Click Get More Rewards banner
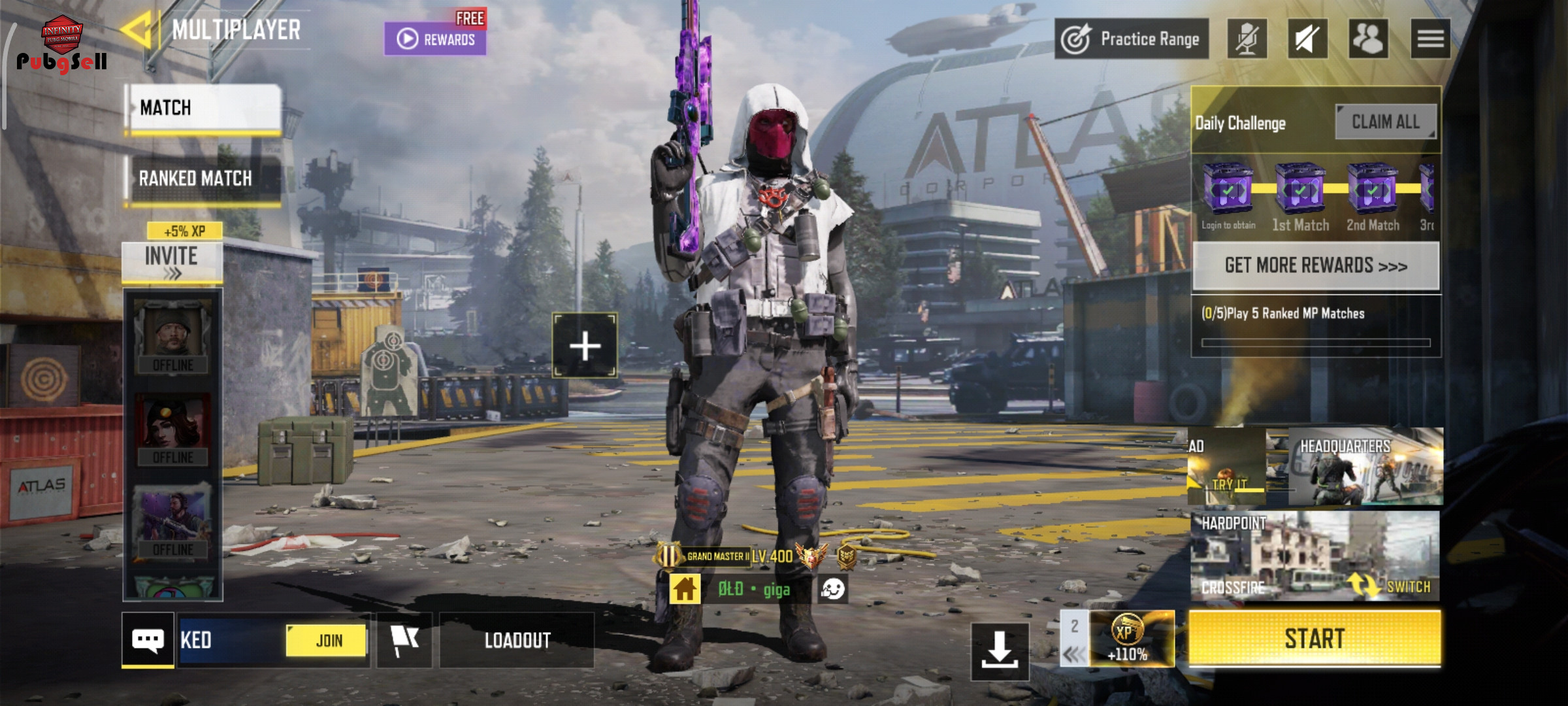Screen dimensions: 1568x706 click(1316, 265)
